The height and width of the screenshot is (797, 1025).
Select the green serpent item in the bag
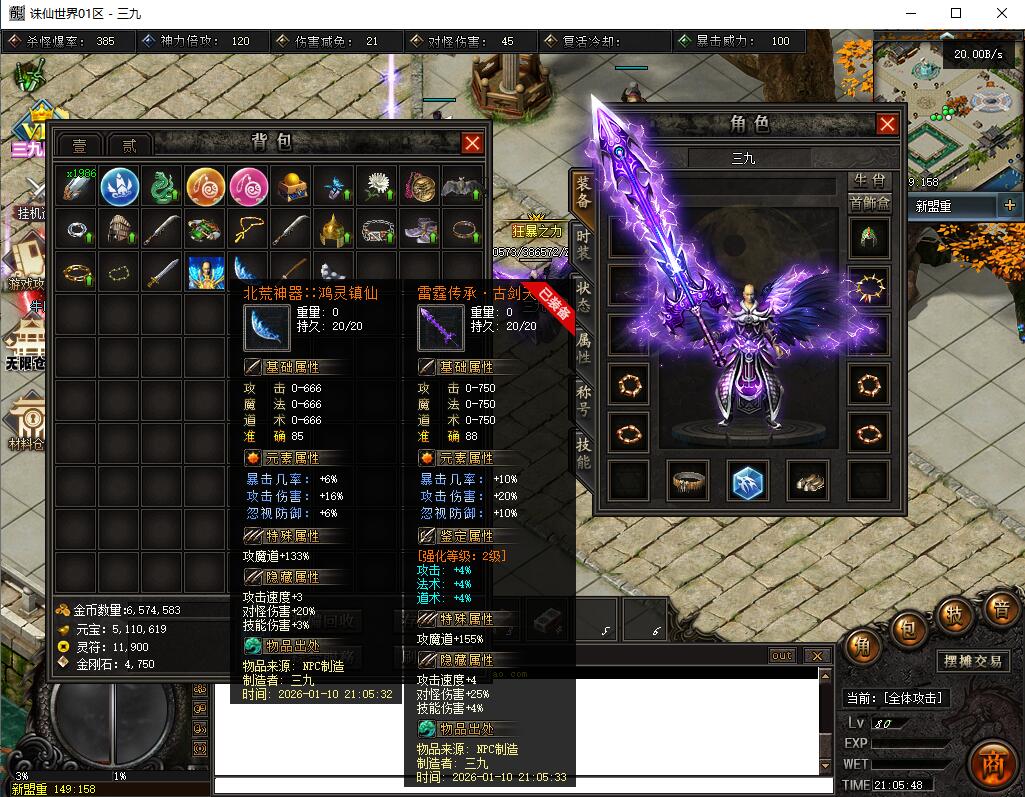tap(162, 187)
